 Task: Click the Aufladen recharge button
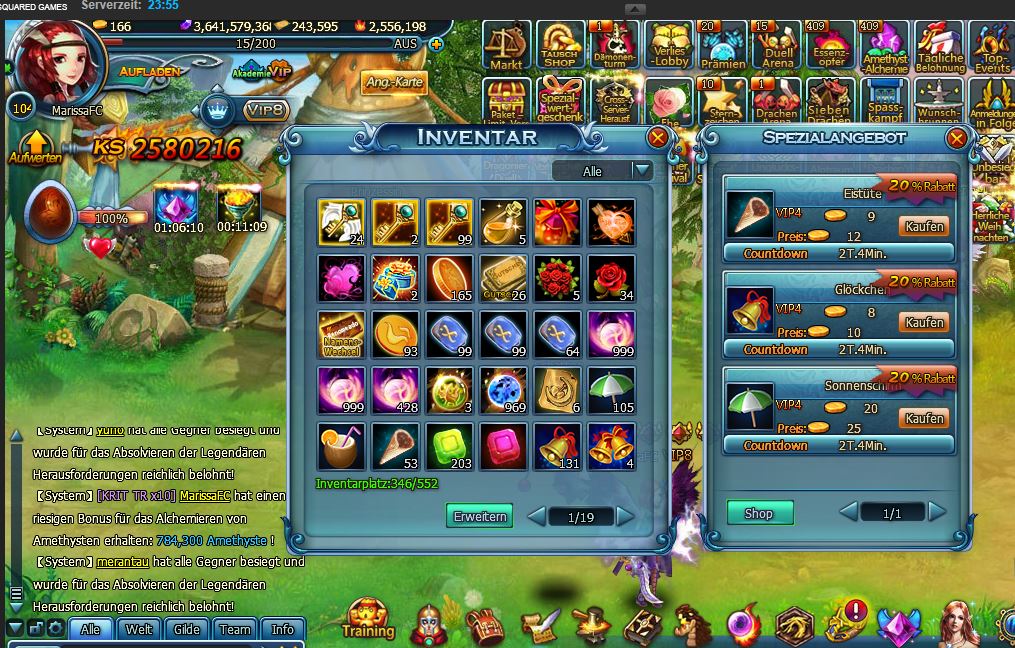tap(150, 72)
